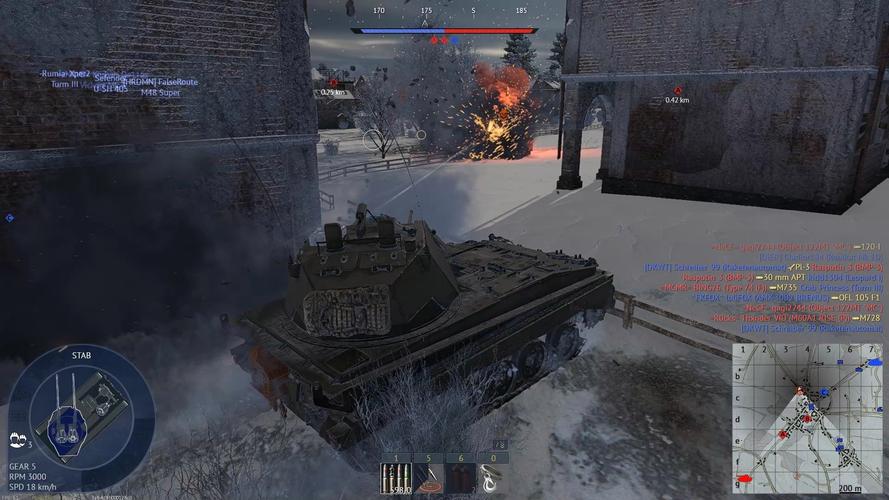
Task: Click the tactical minimap
Action: coord(808,417)
